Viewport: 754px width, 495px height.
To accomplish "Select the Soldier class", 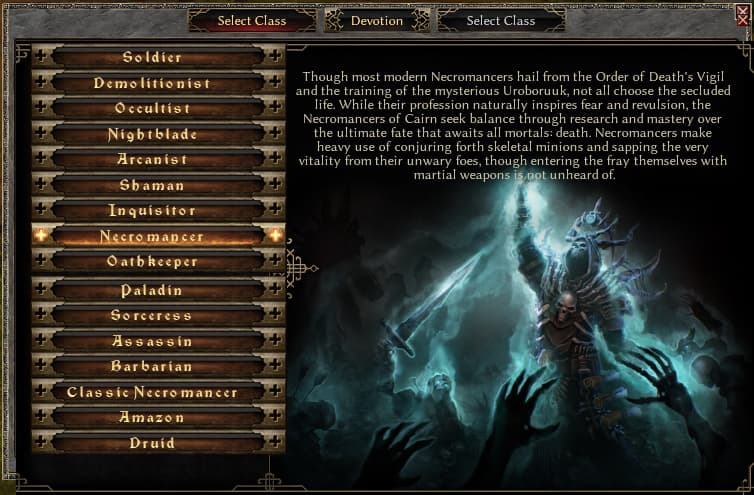I will [x=153, y=57].
